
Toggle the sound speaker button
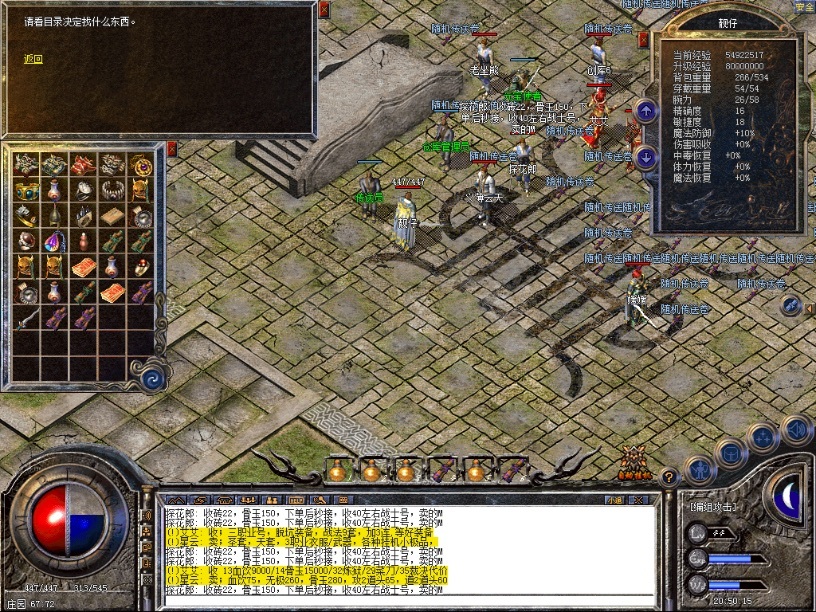[x=795, y=428]
